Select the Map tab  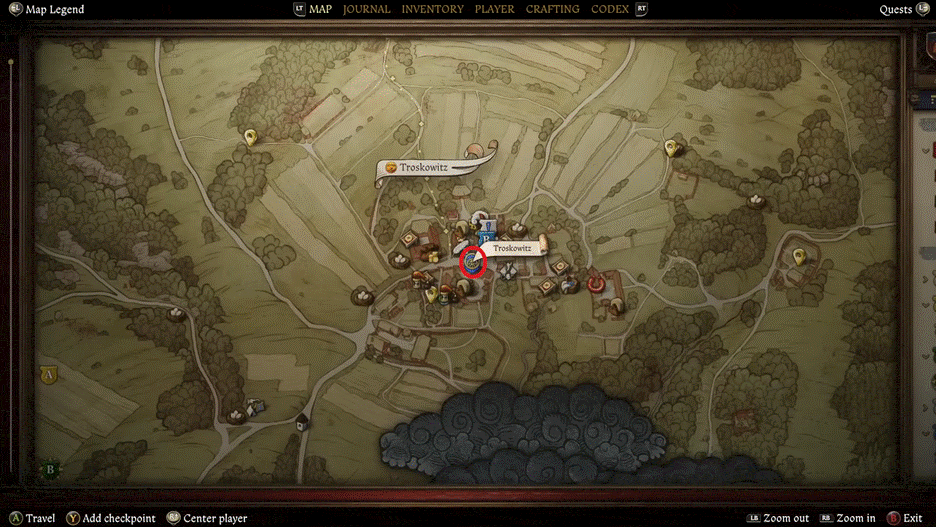point(320,9)
